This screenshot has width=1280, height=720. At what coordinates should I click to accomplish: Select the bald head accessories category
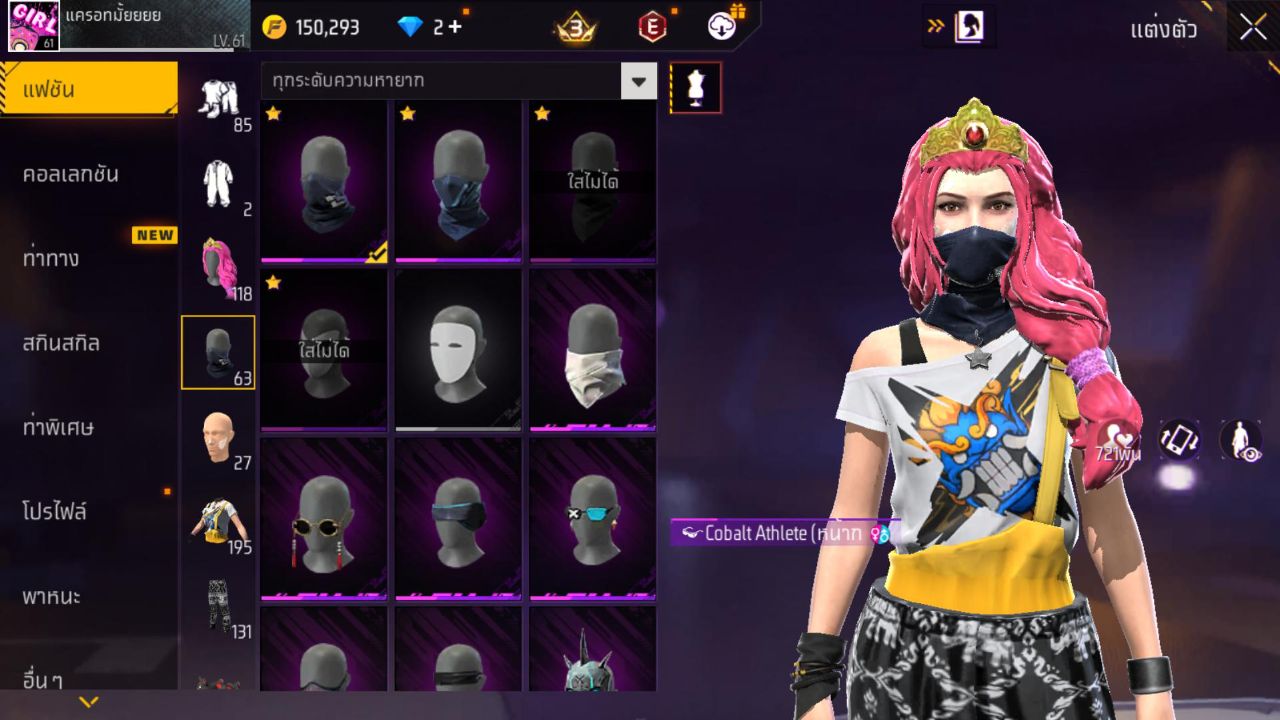pos(218,438)
